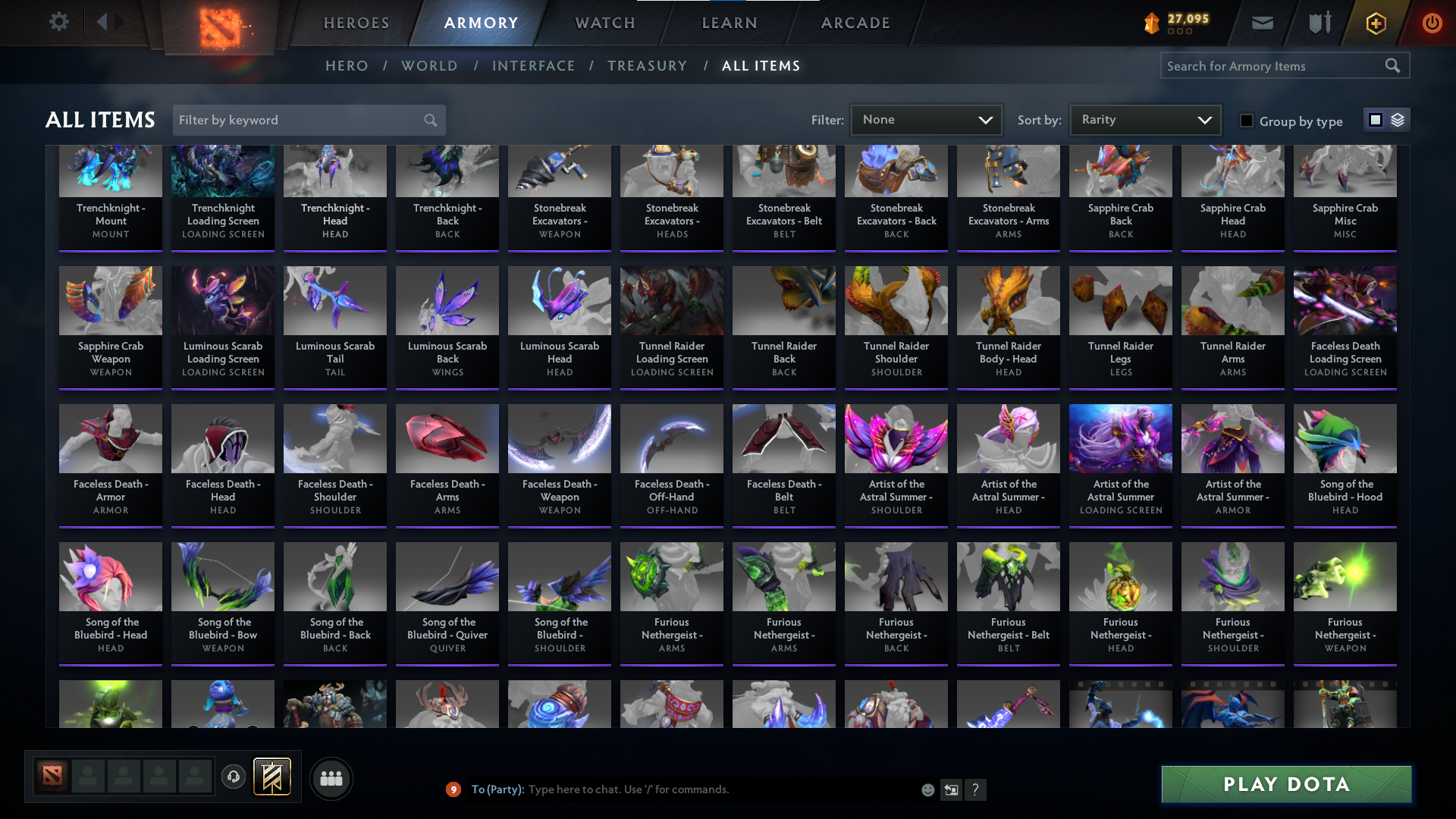1456x819 pixels.
Task: Open the settings gear icon
Action: click(x=58, y=22)
